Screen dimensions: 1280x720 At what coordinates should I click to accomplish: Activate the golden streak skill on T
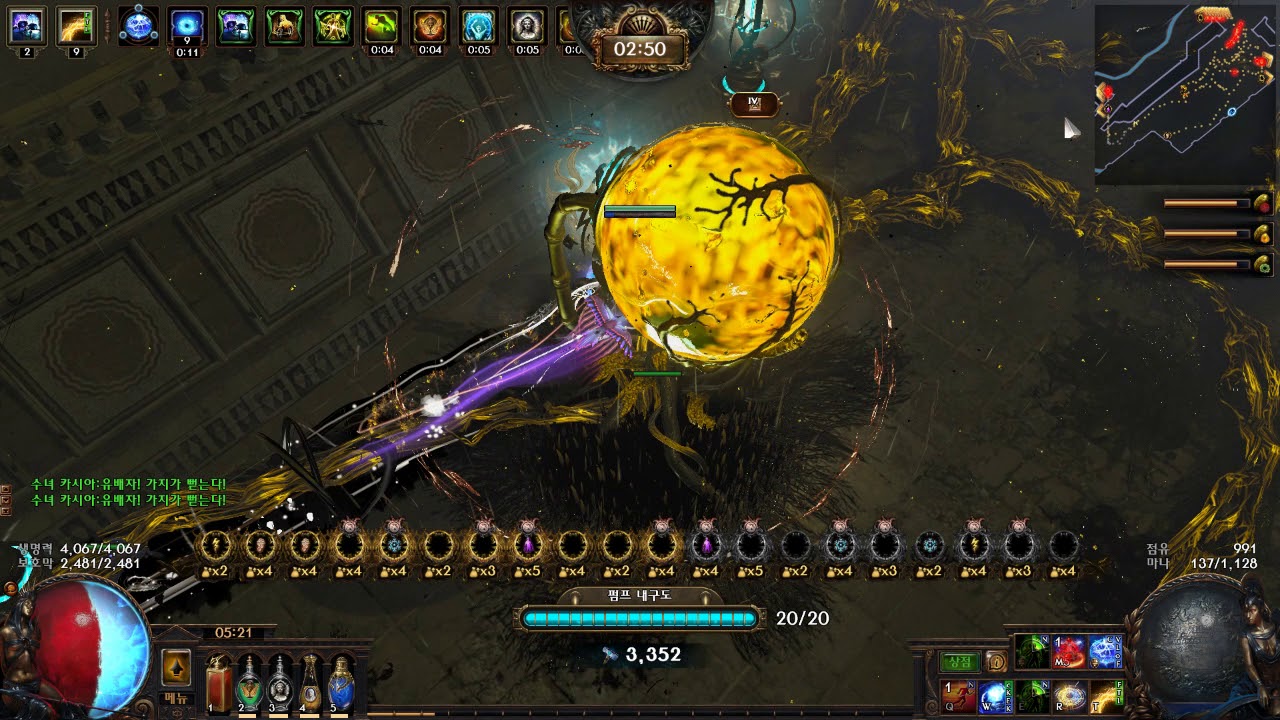click(x=1106, y=696)
